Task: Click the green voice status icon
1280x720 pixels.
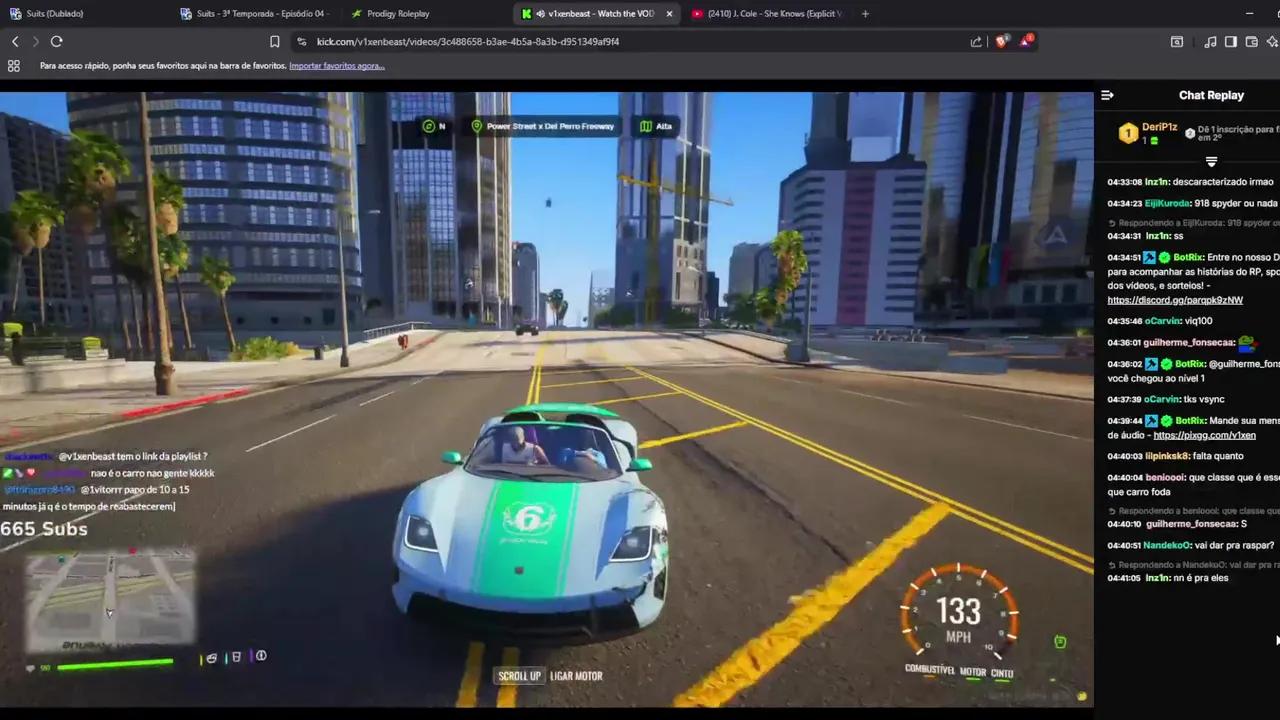Action: [1060, 642]
